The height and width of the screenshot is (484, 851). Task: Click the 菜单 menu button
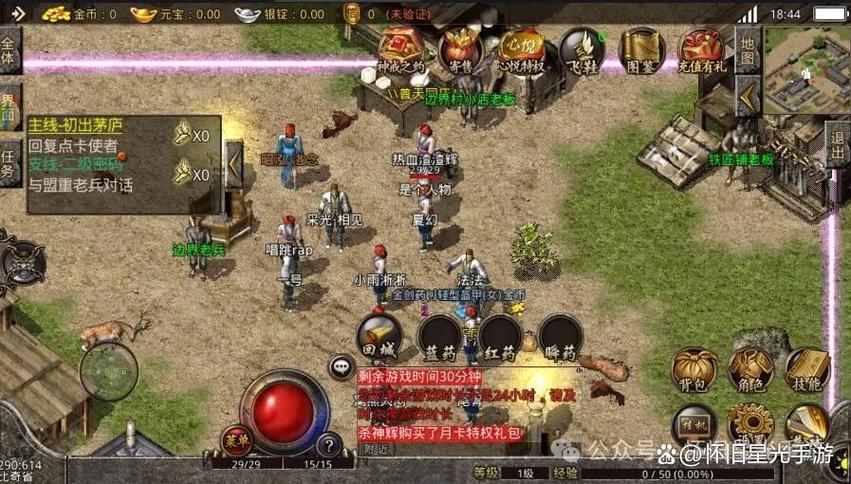pyautogui.click(x=237, y=439)
